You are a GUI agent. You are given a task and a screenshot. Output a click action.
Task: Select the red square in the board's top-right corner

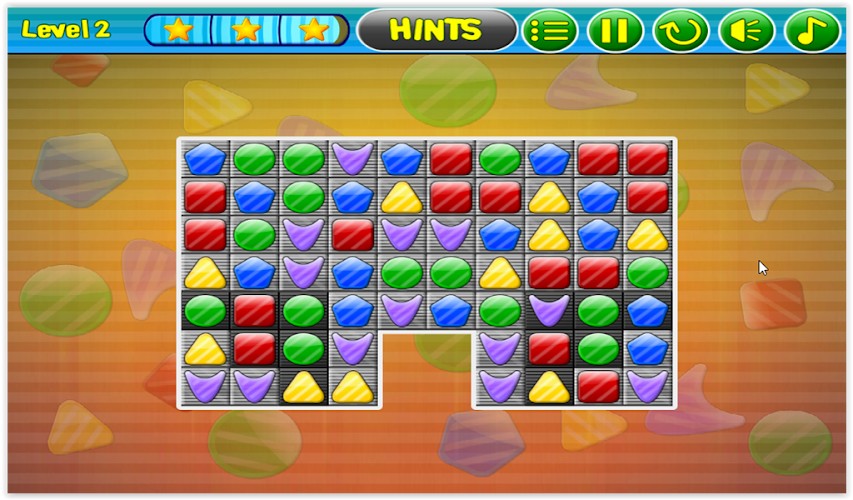point(648,159)
